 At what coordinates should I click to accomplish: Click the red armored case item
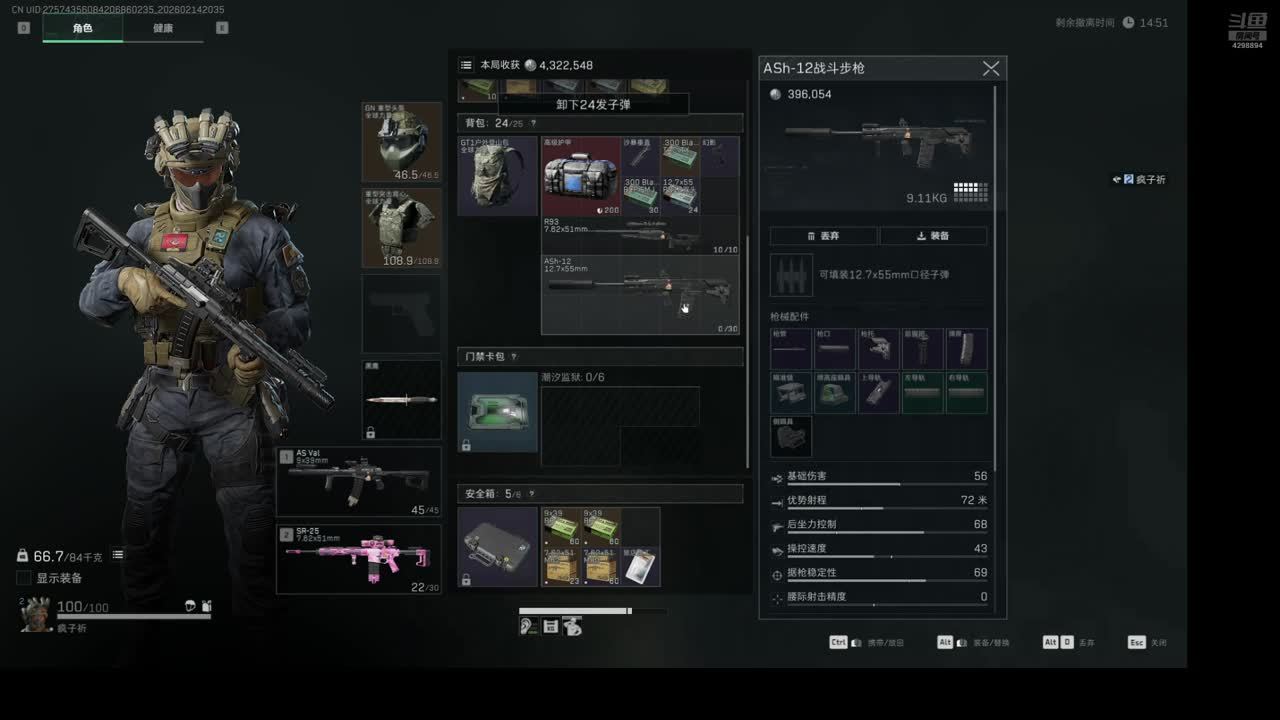click(x=581, y=177)
